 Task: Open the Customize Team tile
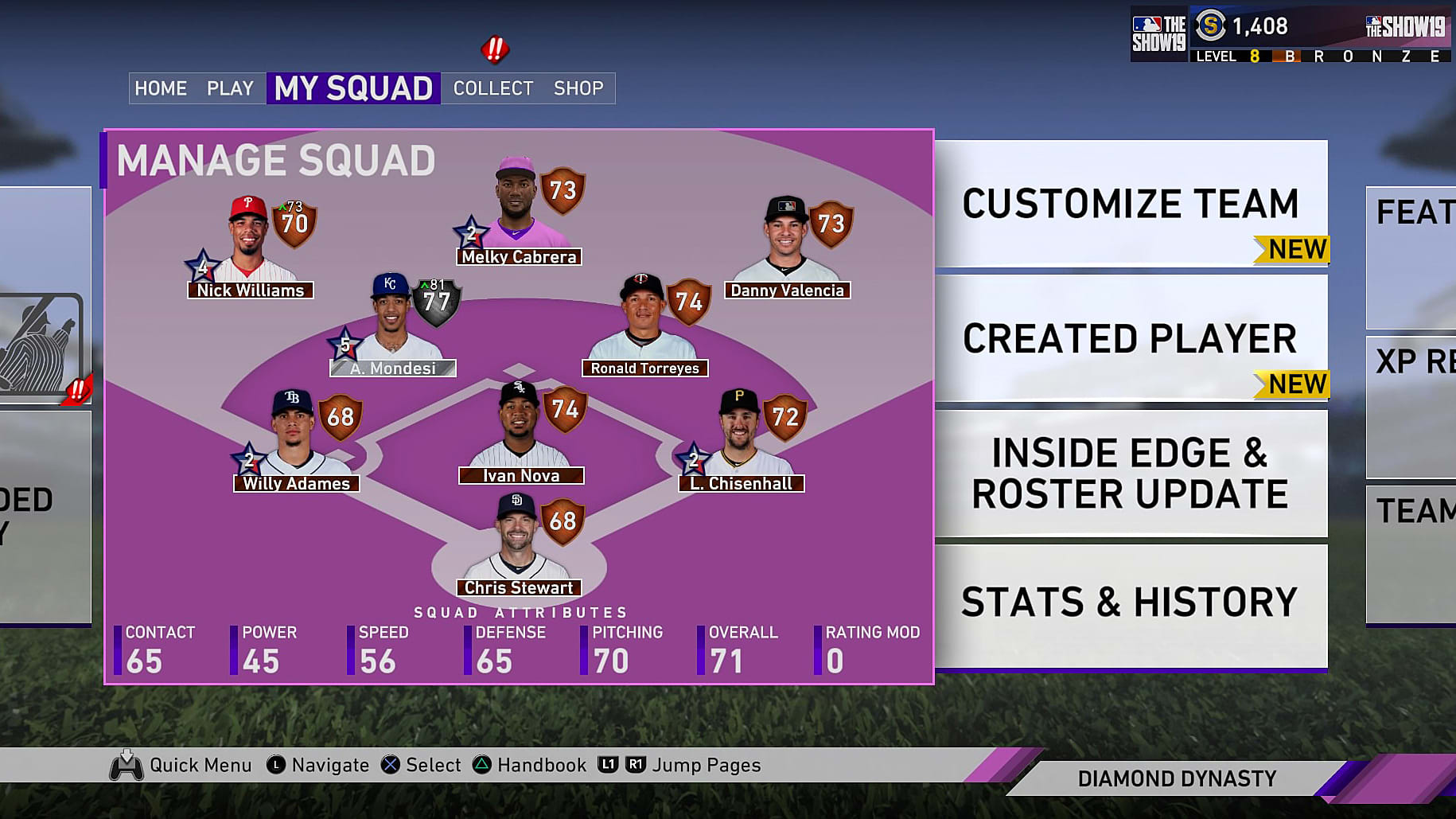[x=1131, y=204]
